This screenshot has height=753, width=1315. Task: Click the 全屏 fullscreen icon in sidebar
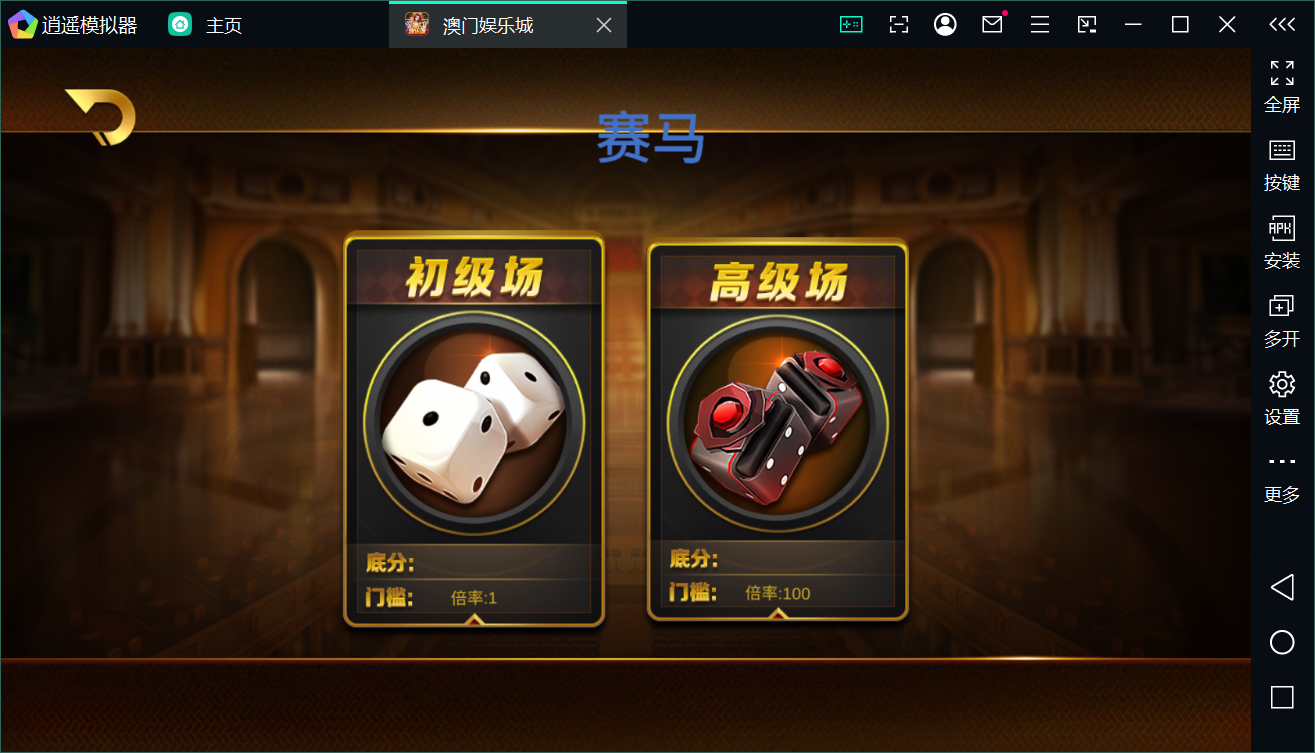(1281, 85)
